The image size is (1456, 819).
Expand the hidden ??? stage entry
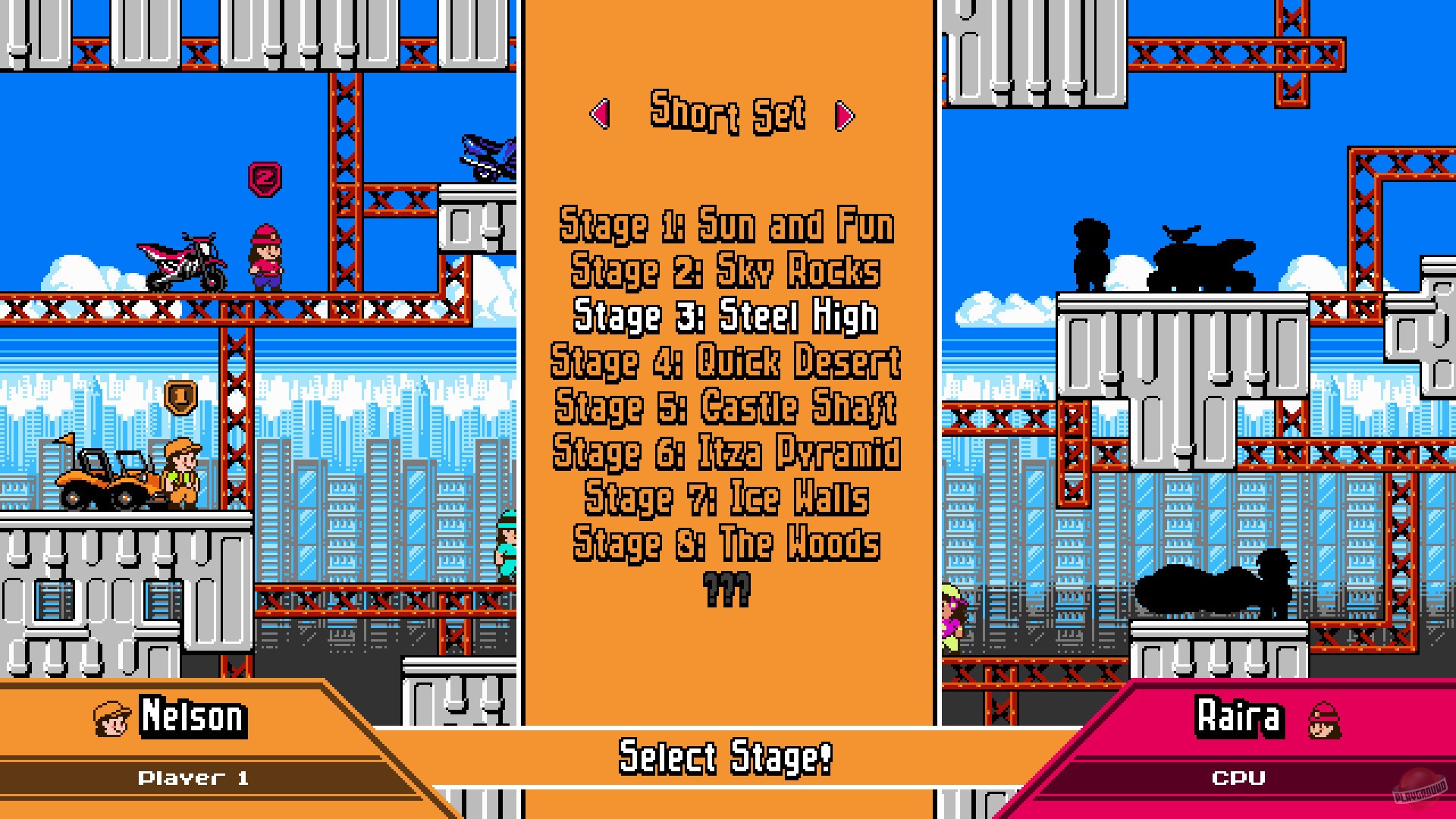[x=726, y=588]
